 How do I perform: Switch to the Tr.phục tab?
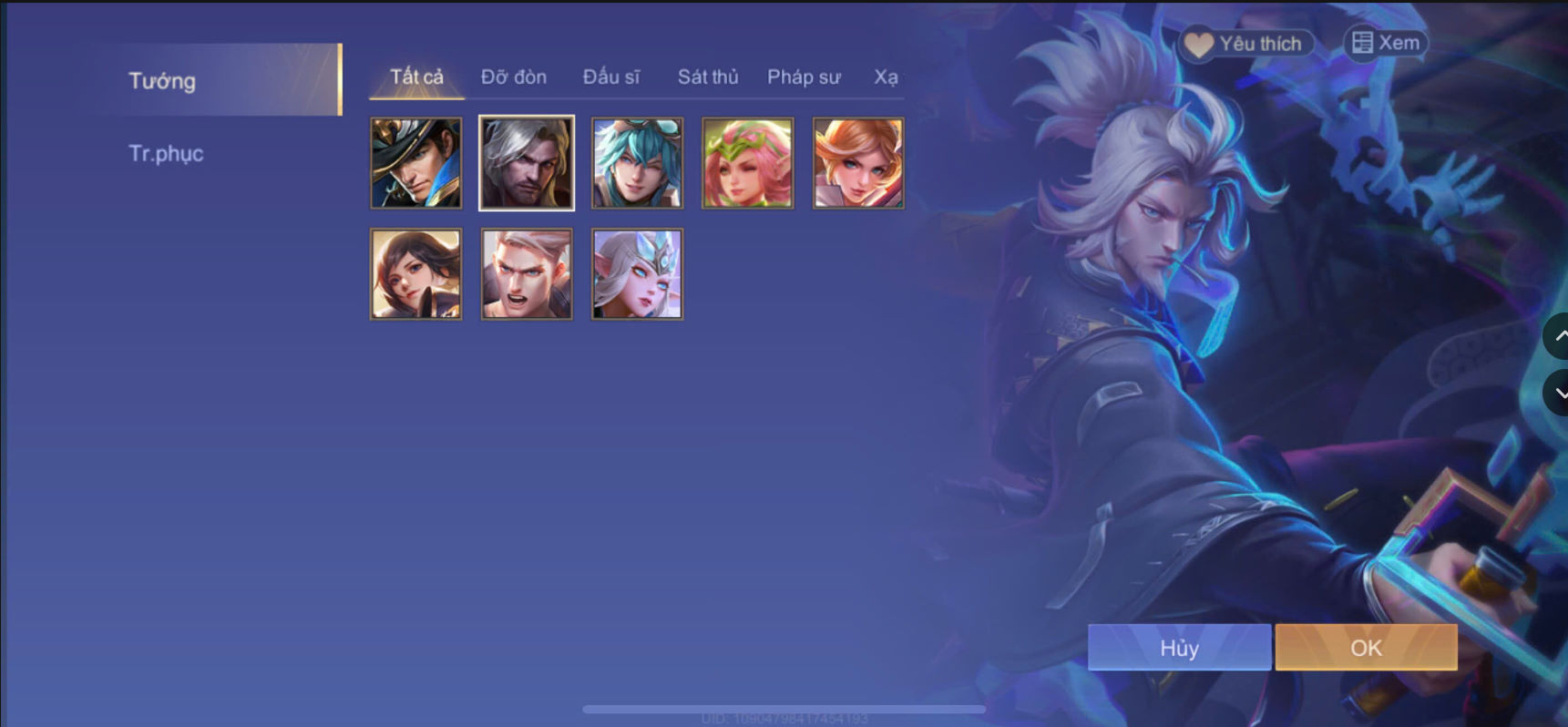167,152
